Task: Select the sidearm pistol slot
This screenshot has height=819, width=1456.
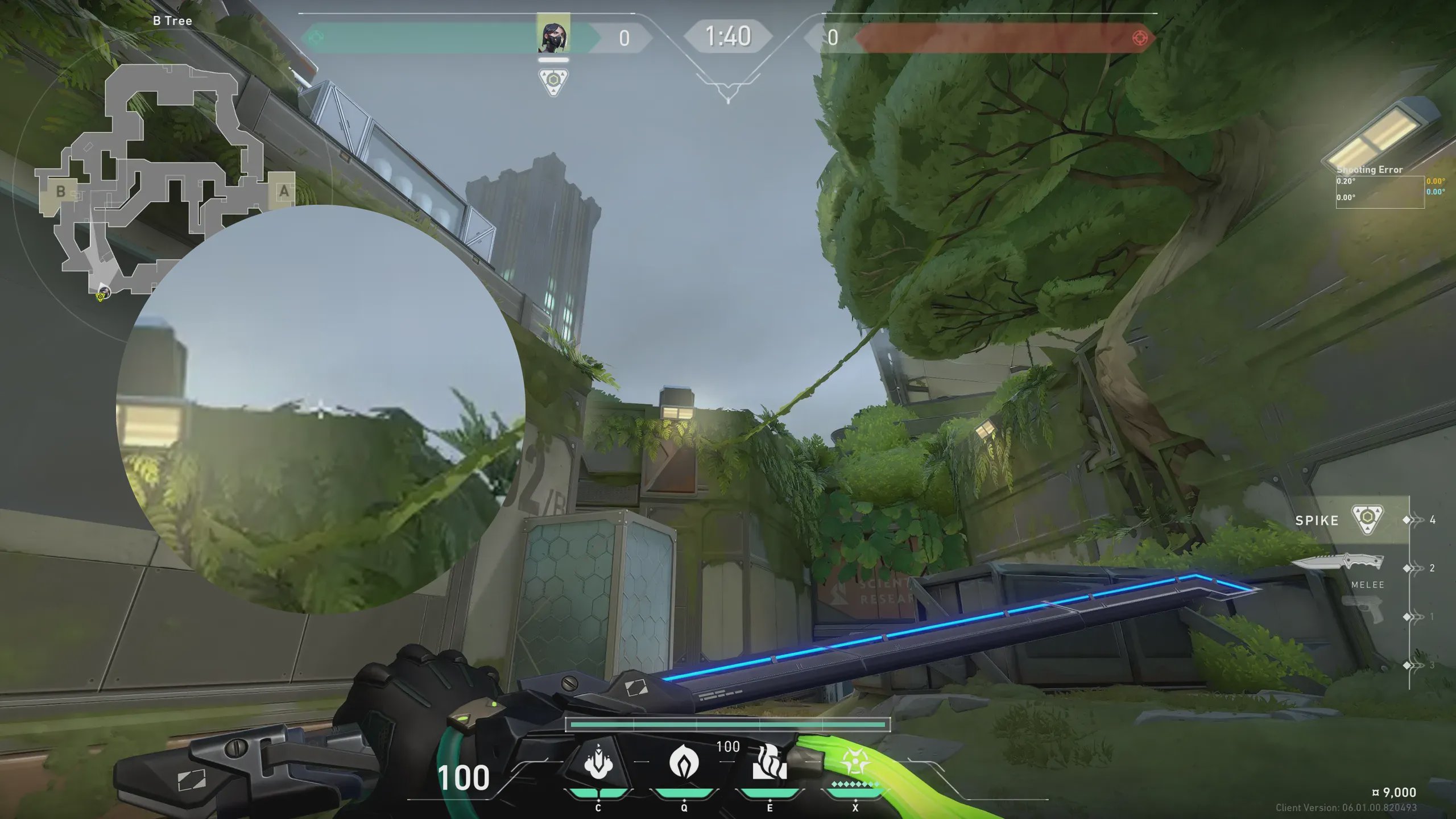Action: [1364, 610]
